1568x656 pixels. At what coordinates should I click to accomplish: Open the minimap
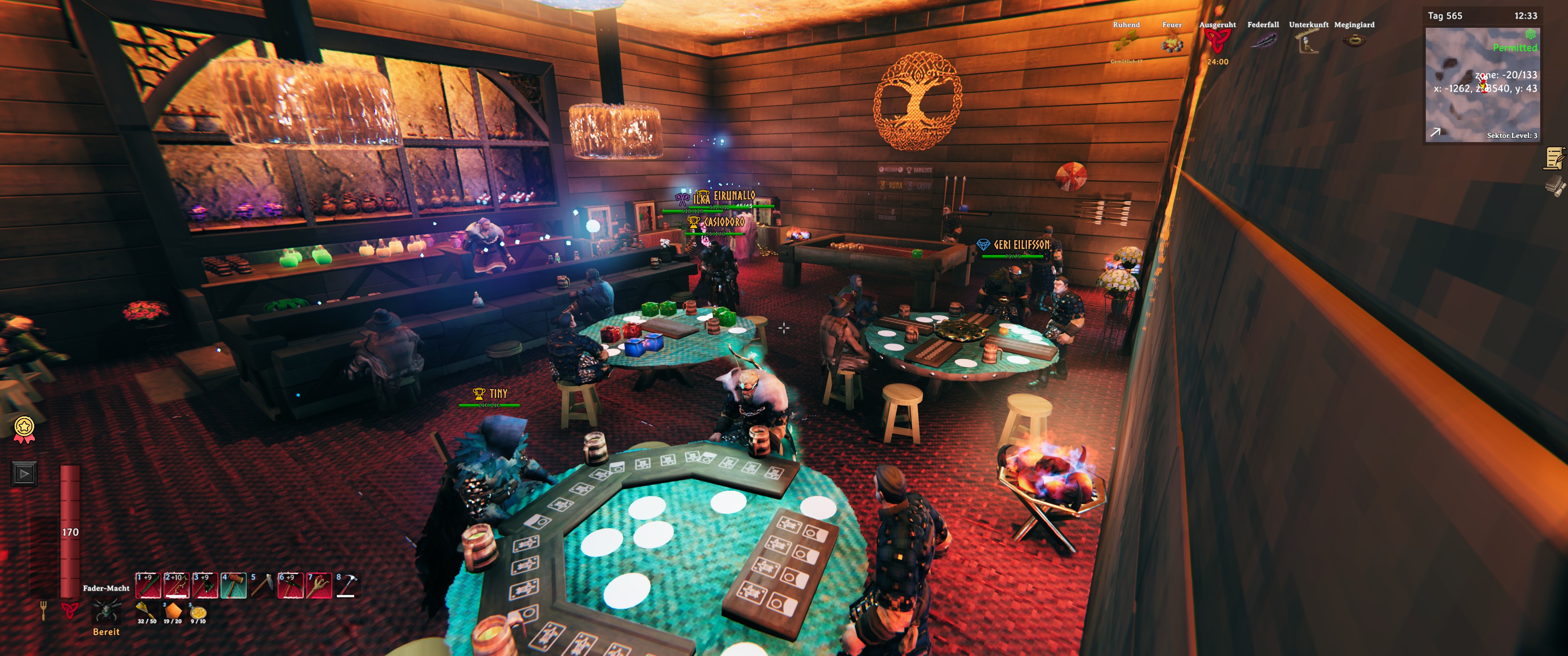[1482, 85]
